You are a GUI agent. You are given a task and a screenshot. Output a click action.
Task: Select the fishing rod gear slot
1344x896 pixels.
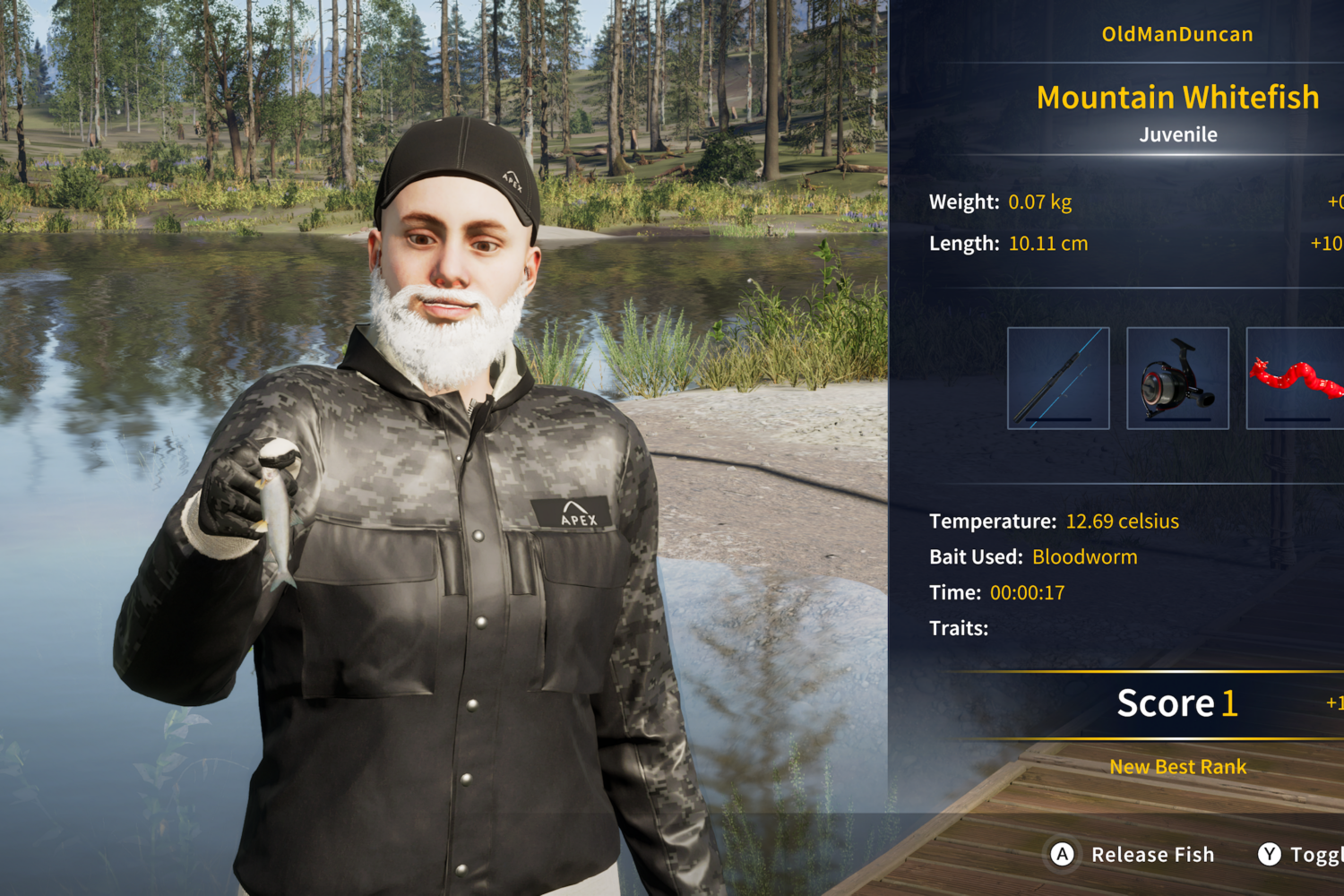(1058, 378)
